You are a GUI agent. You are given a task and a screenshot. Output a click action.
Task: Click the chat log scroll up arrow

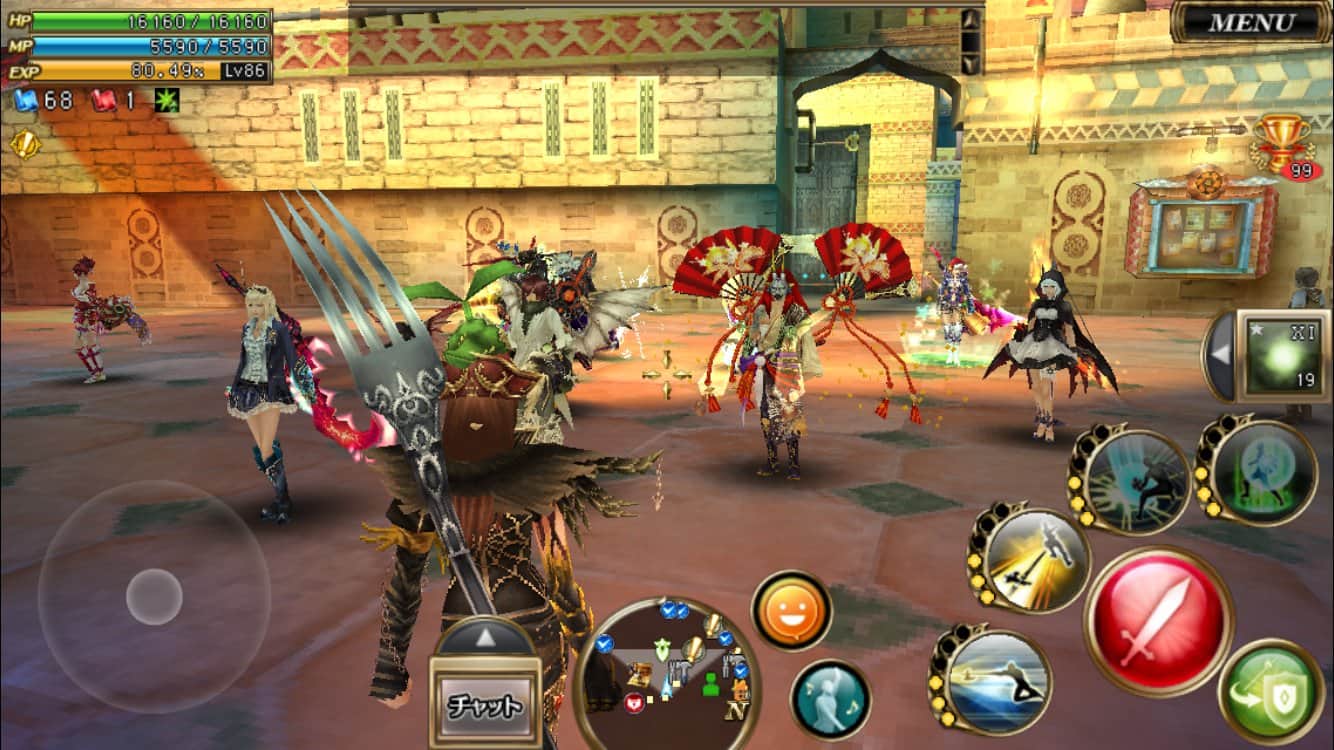(970, 20)
